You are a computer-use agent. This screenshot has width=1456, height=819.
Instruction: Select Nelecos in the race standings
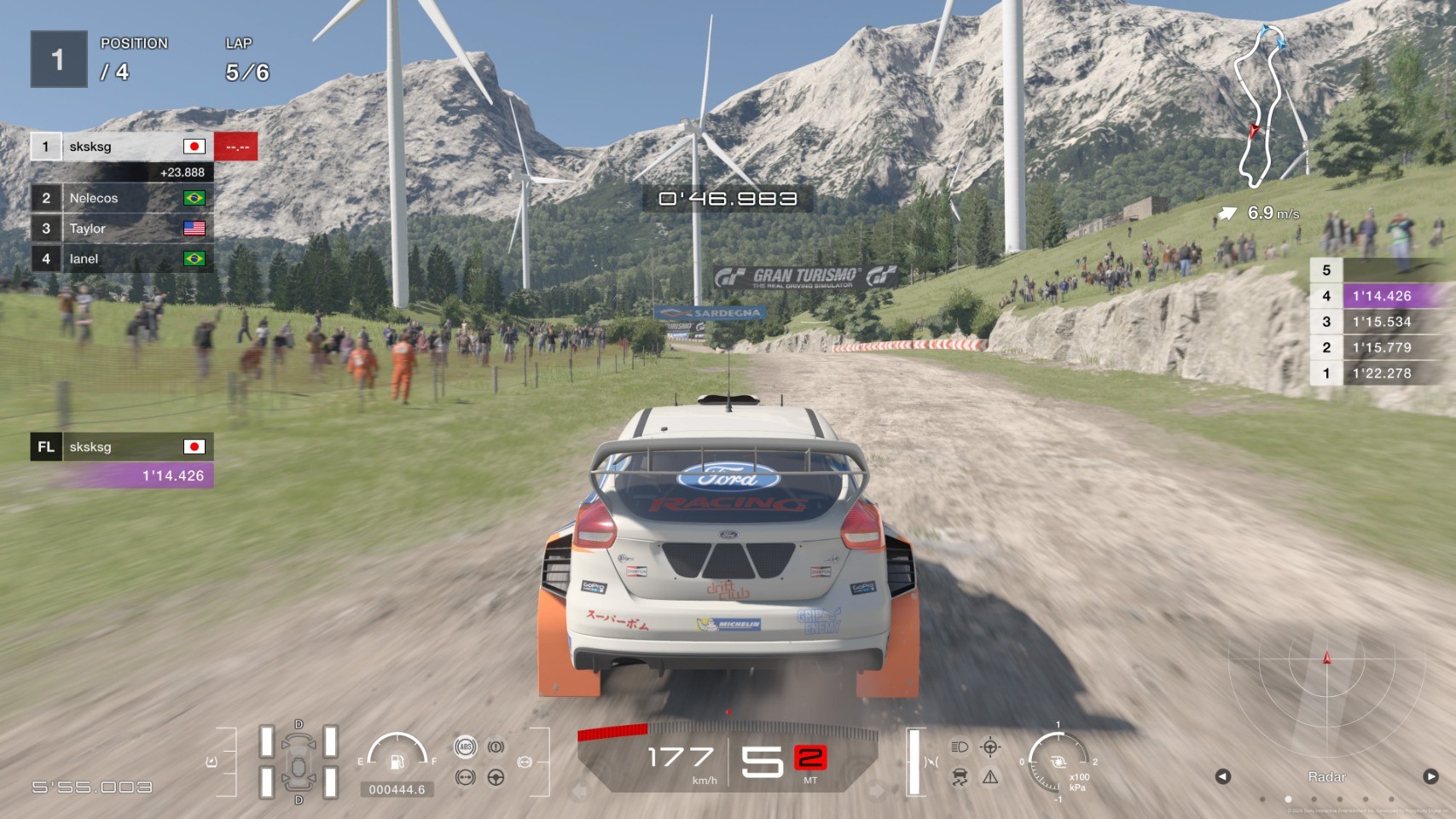[121, 198]
